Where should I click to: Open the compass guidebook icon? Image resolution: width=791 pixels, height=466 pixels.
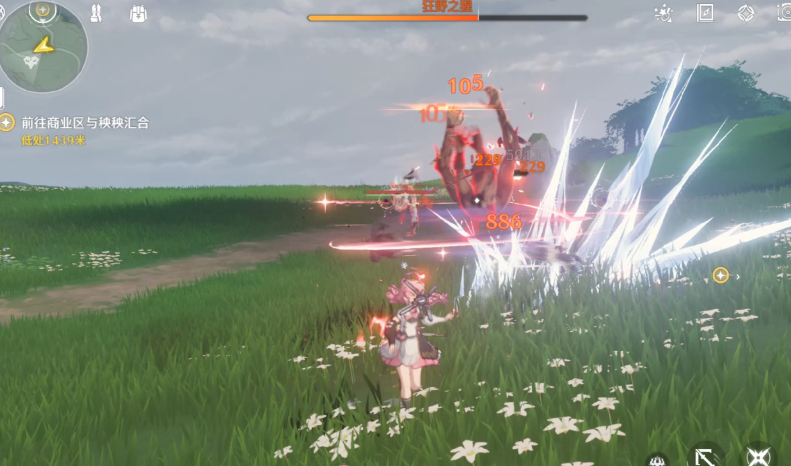(x=705, y=13)
